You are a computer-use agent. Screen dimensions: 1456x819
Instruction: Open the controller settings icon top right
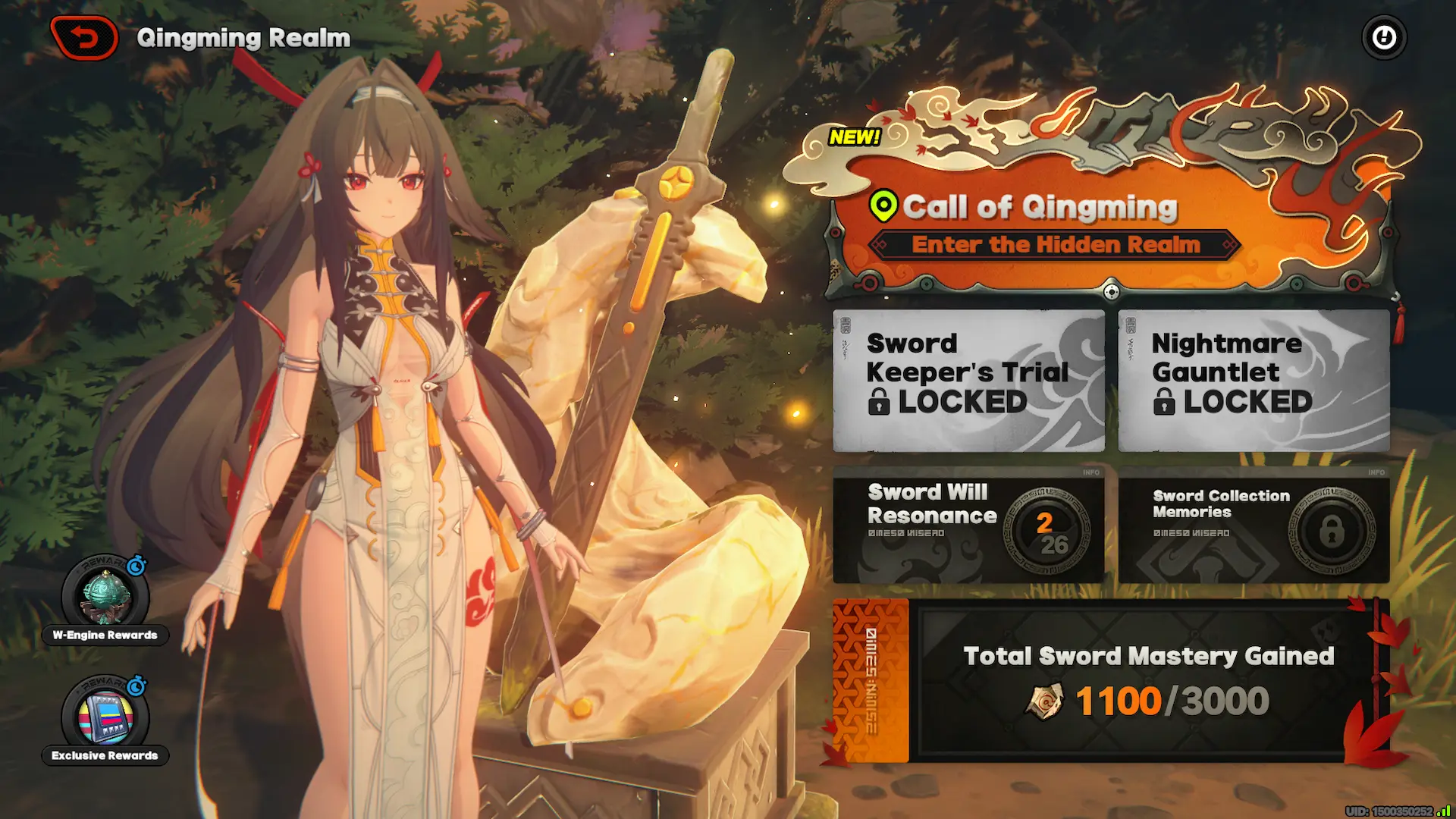pos(1383,36)
